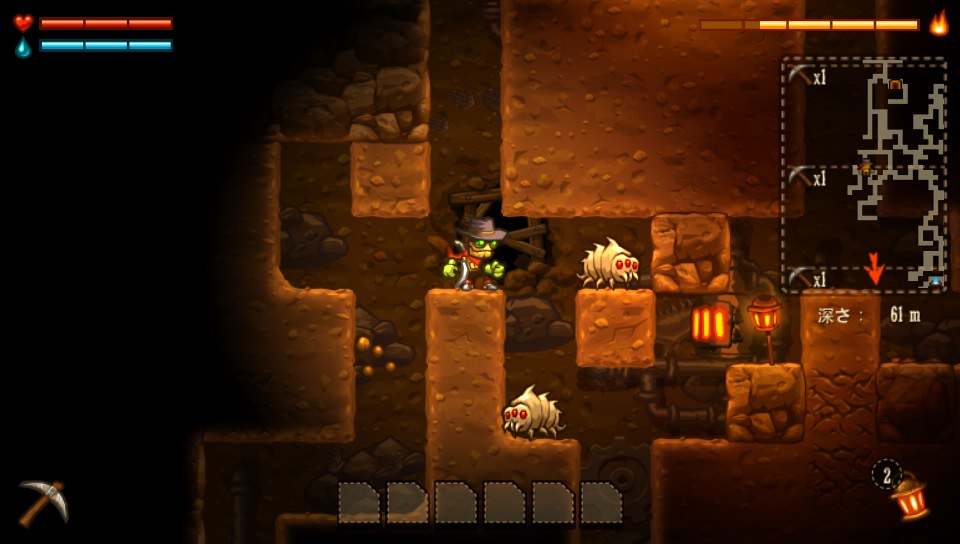Select the pickaxe tool icon
This screenshot has width=960, height=544.
43,500
